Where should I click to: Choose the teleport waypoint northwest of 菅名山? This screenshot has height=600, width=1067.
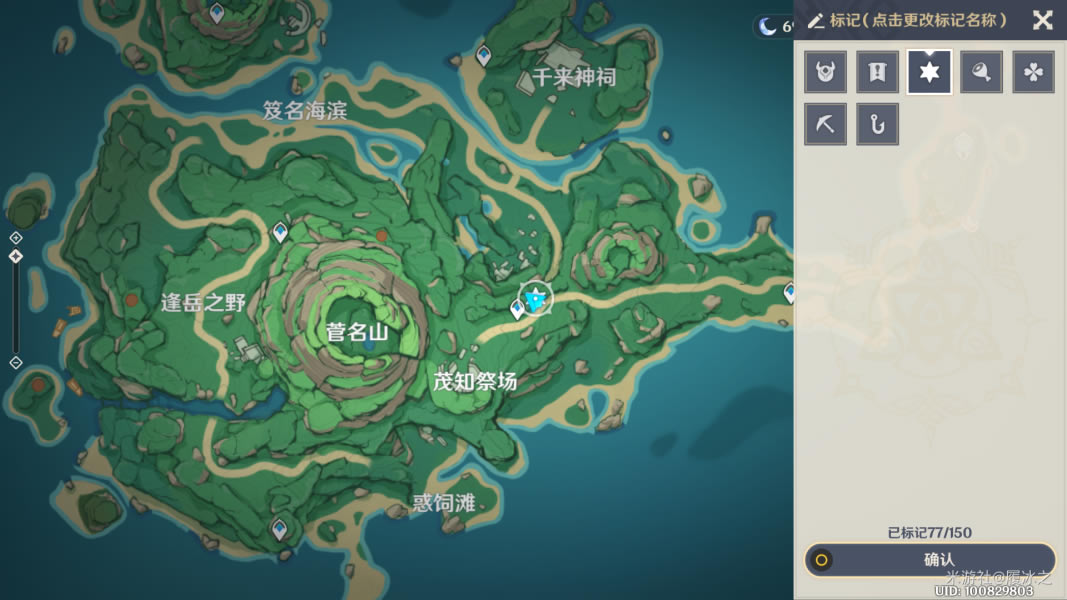[280, 232]
